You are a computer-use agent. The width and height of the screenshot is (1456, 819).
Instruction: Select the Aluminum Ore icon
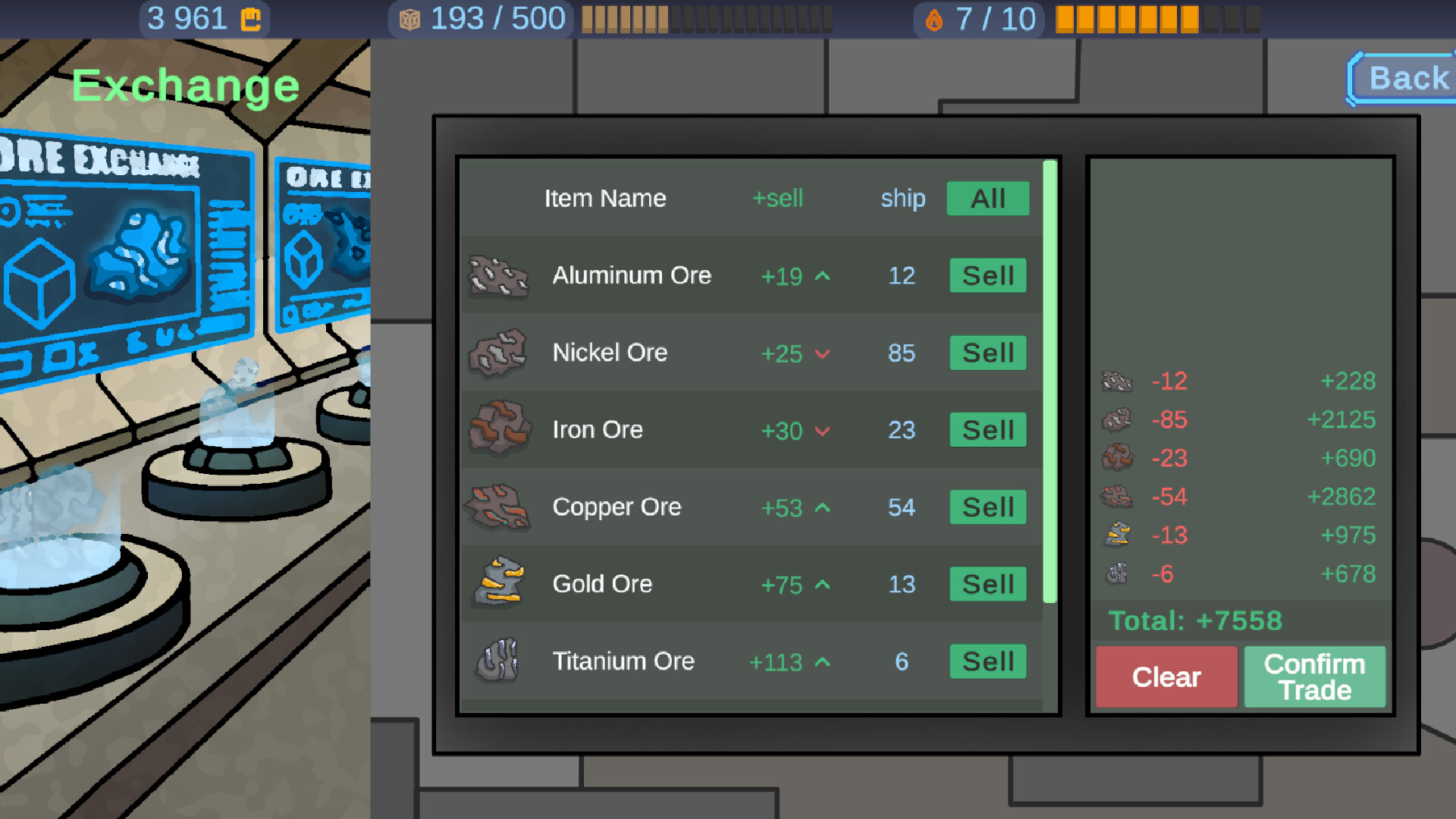[x=497, y=276]
